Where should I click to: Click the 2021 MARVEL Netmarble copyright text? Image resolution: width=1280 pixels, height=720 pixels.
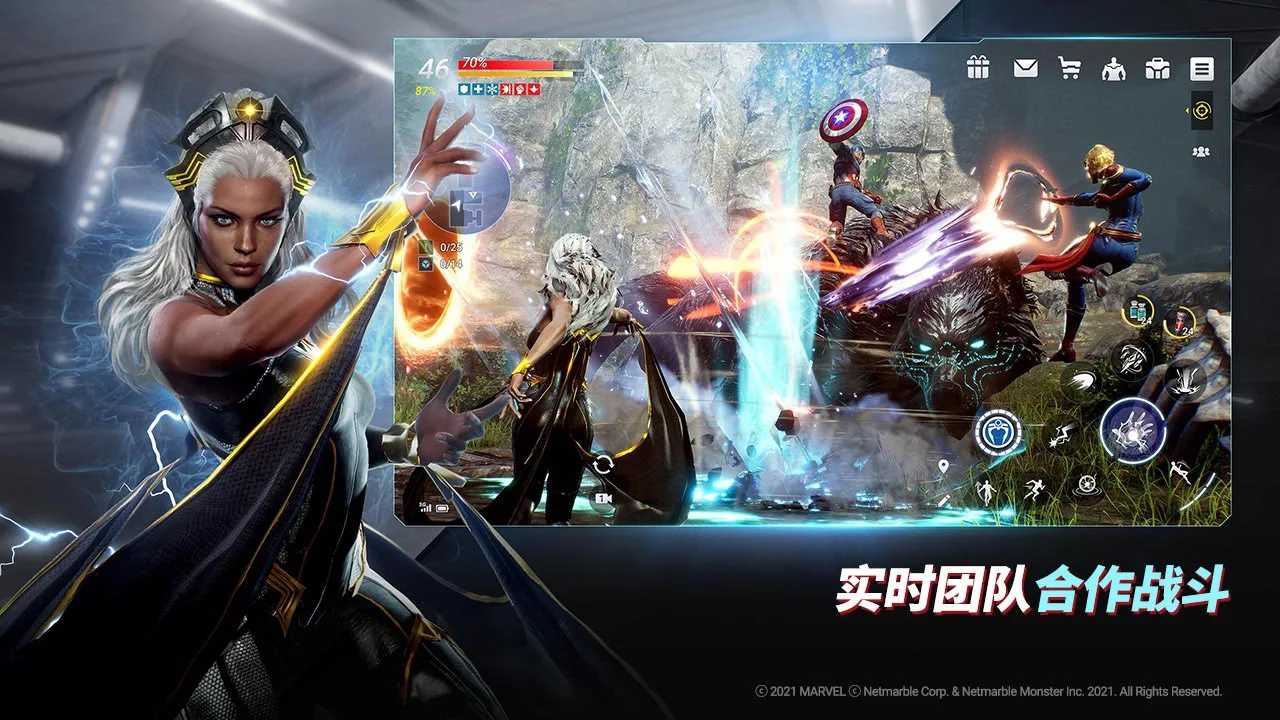990,690
